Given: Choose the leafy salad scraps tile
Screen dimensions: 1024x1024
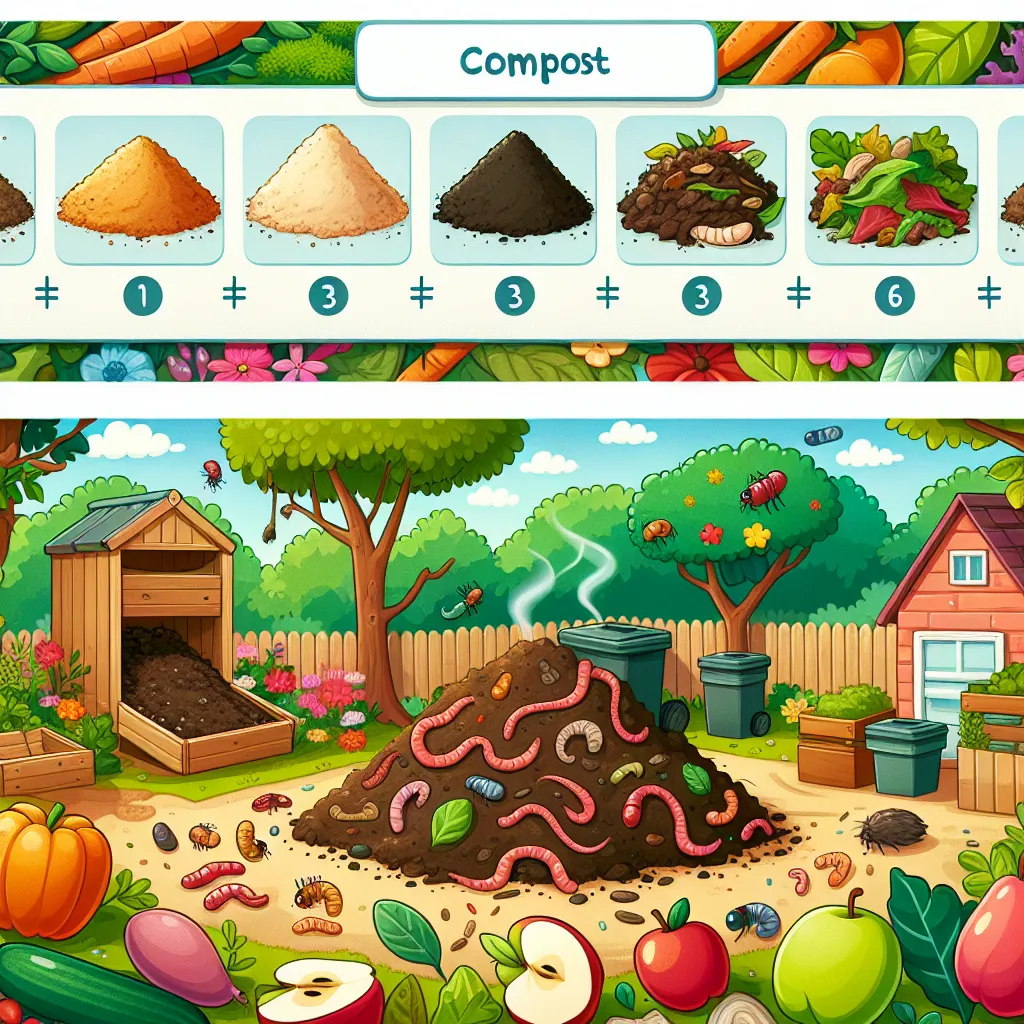Looking at the screenshot, I should pos(891,190).
